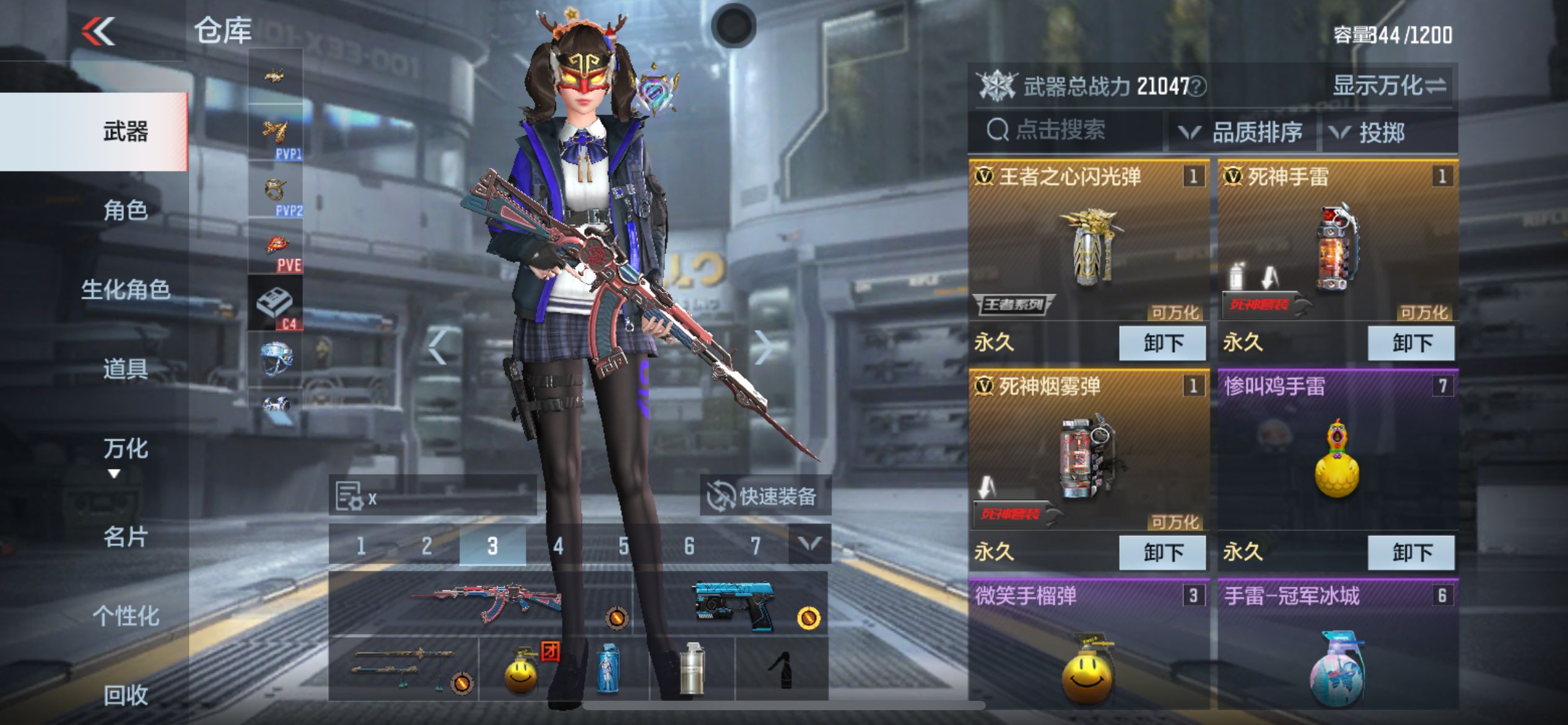This screenshot has width=1568, height=725.
Task: Go back using the double-arrow button
Action: tap(99, 31)
